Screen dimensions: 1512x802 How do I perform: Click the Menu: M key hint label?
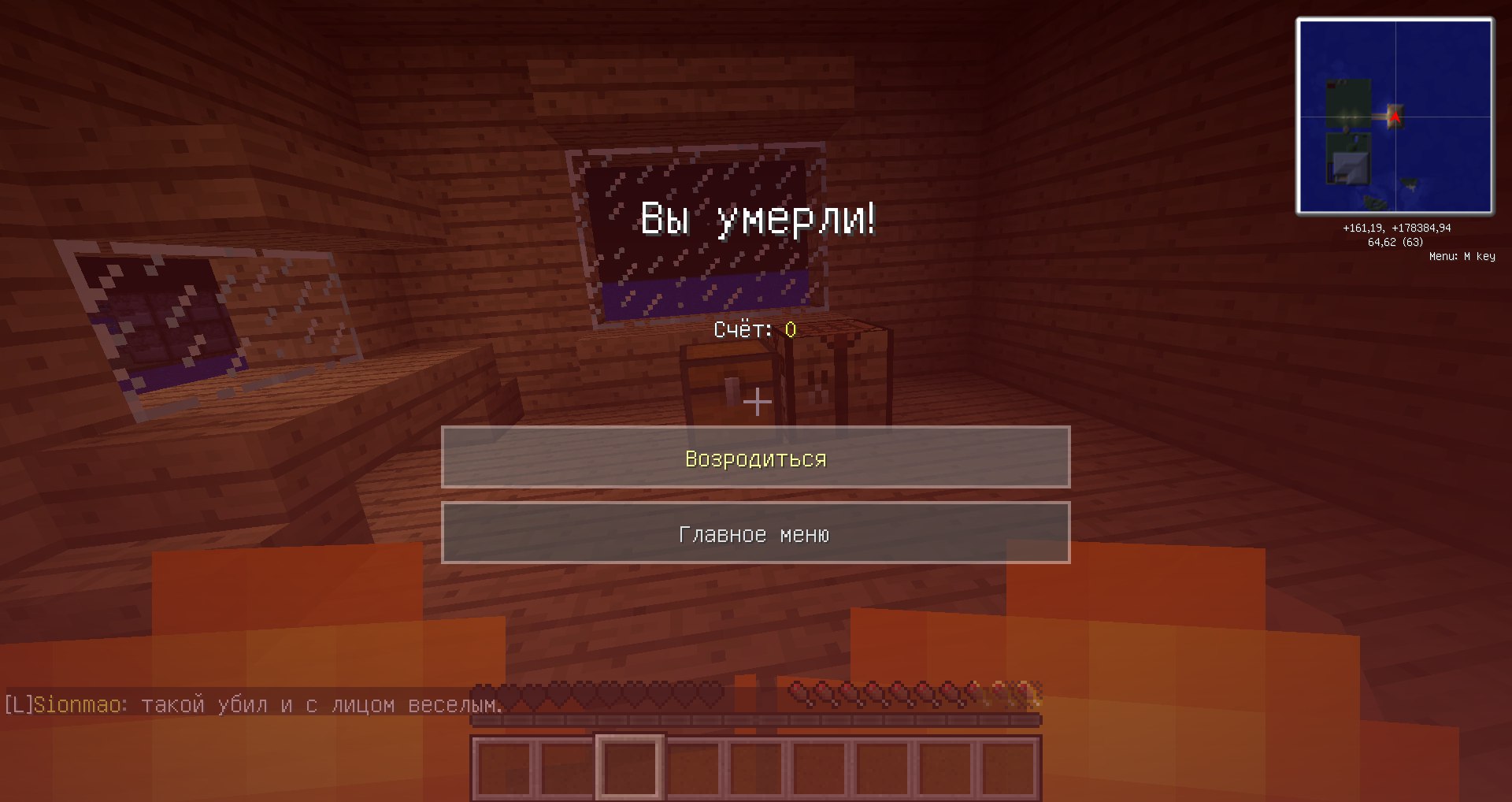coord(1463,254)
